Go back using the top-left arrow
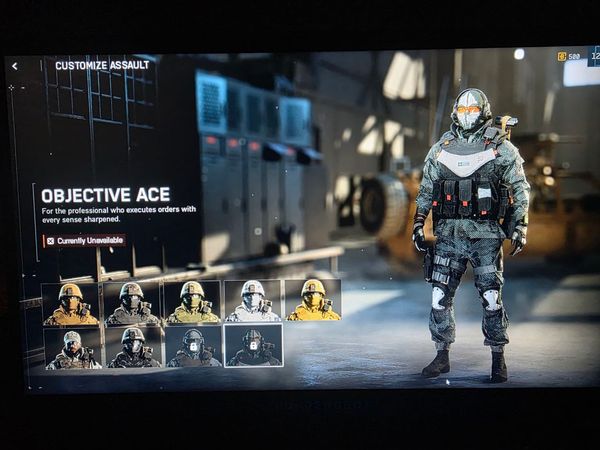This screenshot has height=450, width=600. click(15, 66)
